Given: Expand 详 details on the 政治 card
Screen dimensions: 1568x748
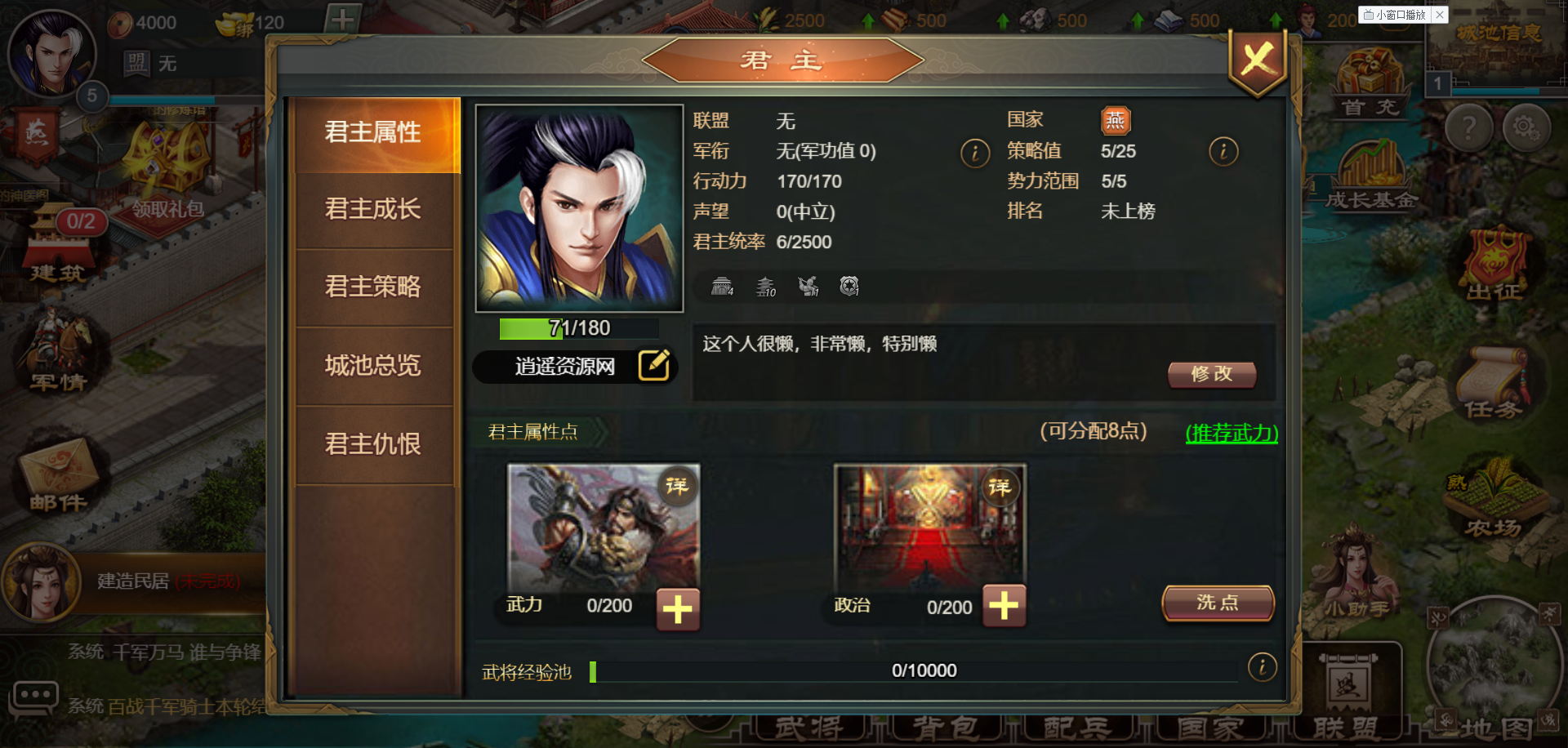Looking at the screenshot, I should point(1003,485).
